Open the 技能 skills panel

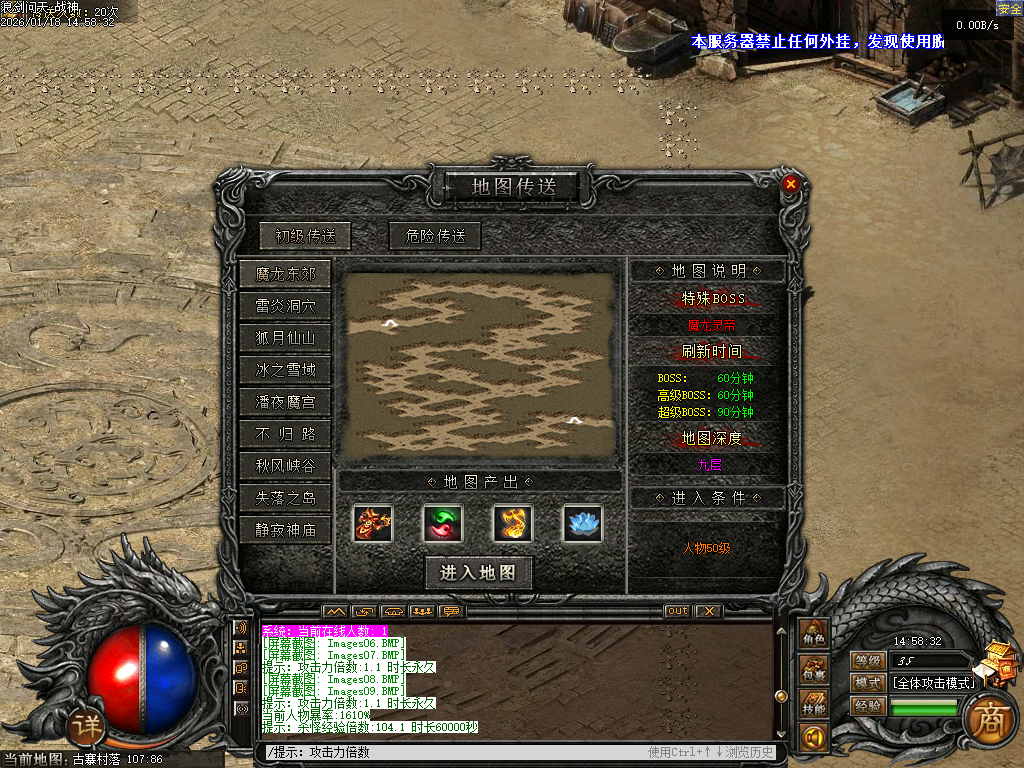(x=813, y=706)
